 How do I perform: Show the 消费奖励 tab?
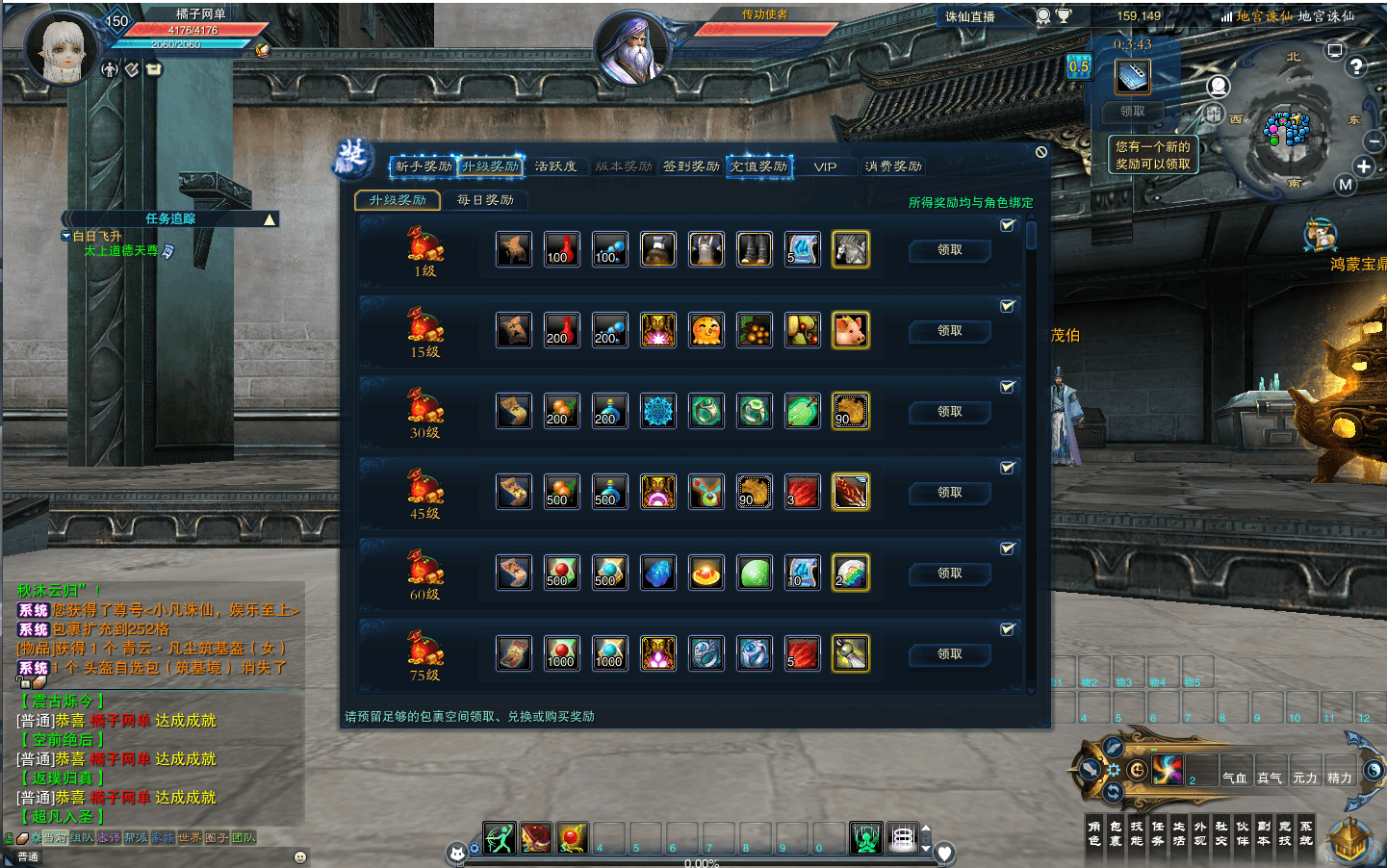(893, 166)
